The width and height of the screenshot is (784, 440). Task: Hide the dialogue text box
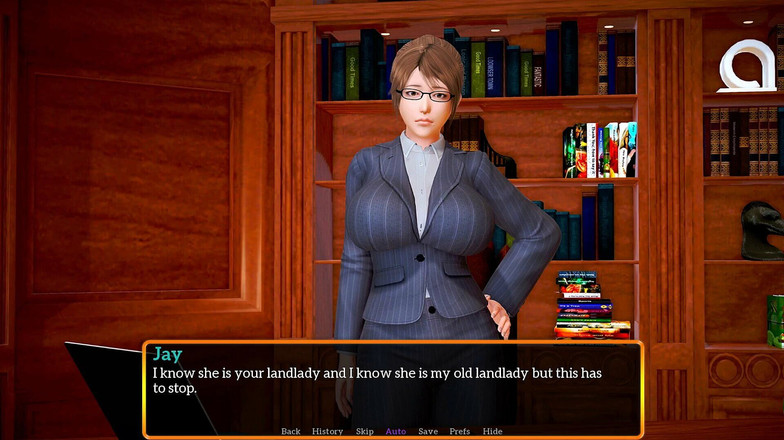pos(492,431)
